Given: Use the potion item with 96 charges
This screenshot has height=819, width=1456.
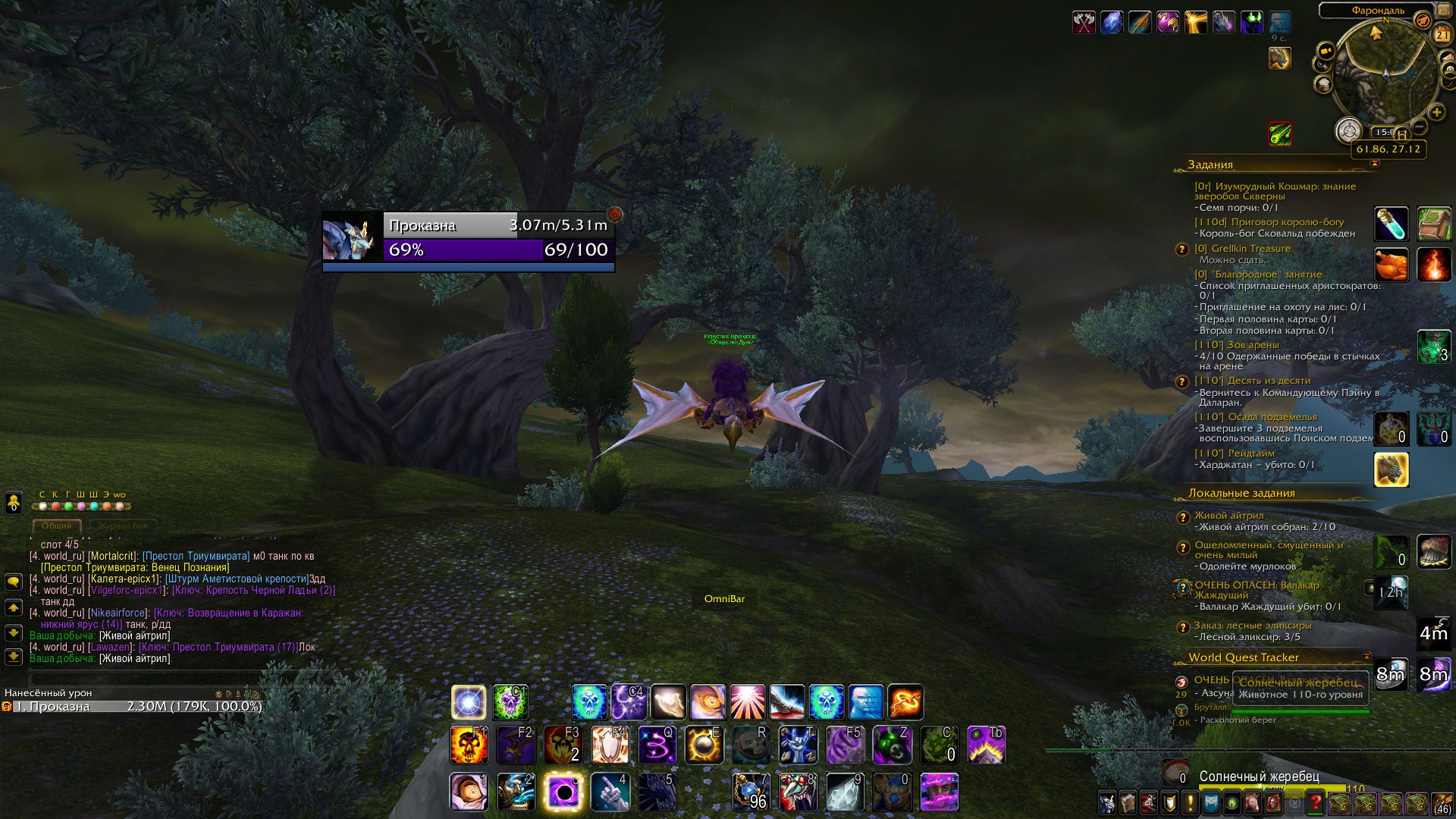Looking at the screenshot, I should click(x=751, y=792).
